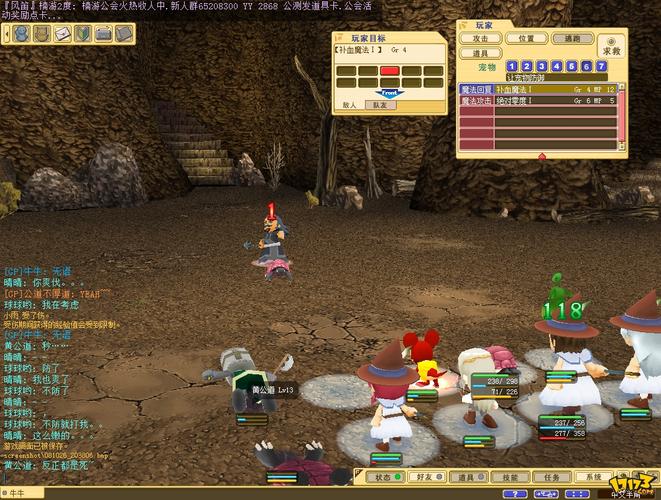Select pet slot number 7
This screenshot has height=500, width=661.
(x=601, y=66)
